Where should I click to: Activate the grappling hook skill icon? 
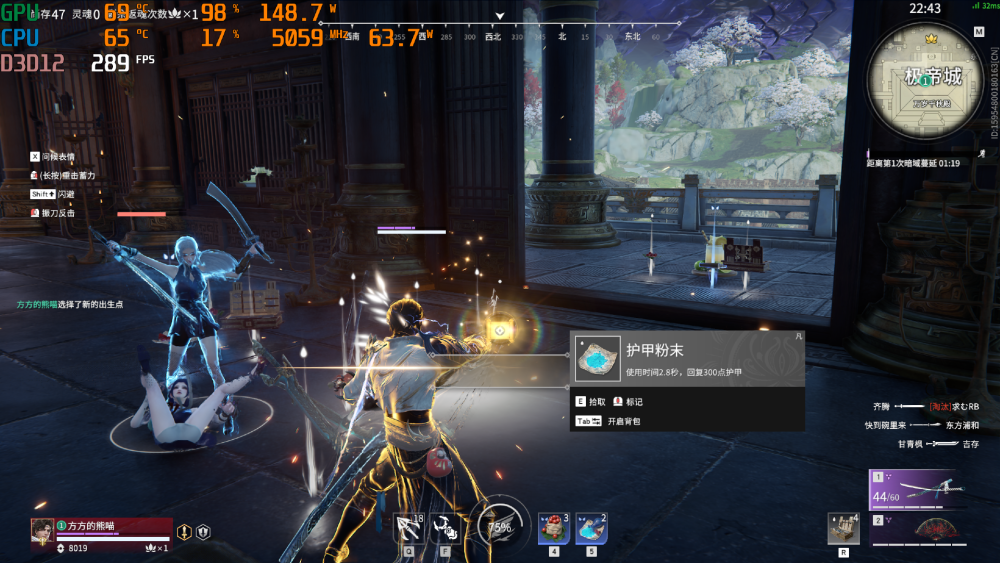(408, 528)
